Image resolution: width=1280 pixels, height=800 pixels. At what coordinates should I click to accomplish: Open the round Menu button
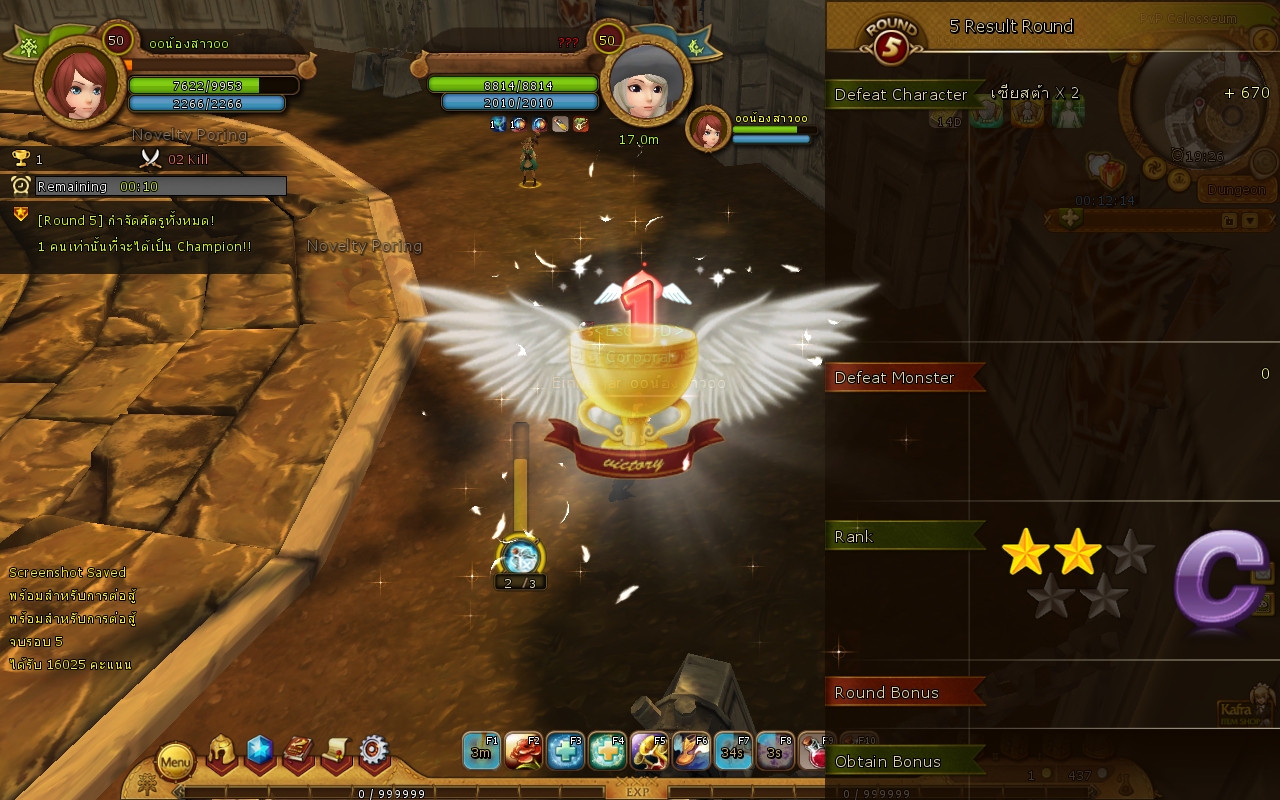tap(175, 763)
